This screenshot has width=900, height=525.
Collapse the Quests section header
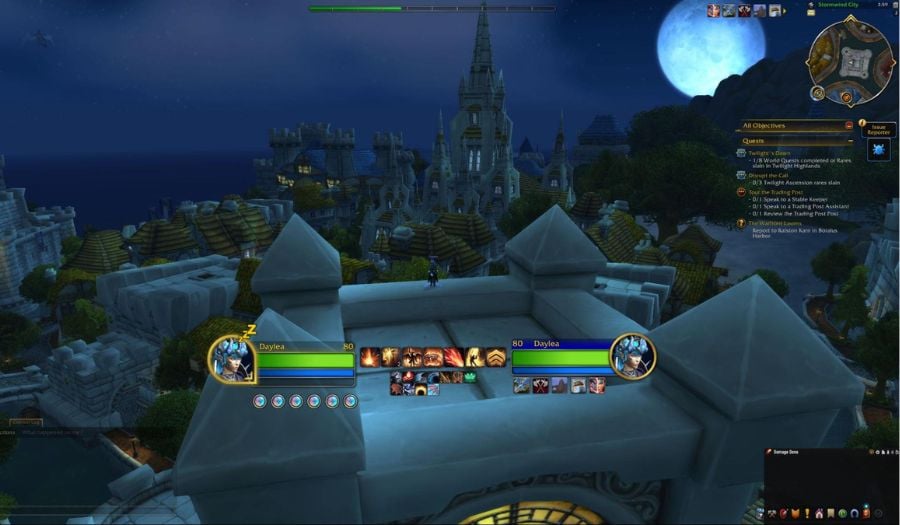(849, 141)
